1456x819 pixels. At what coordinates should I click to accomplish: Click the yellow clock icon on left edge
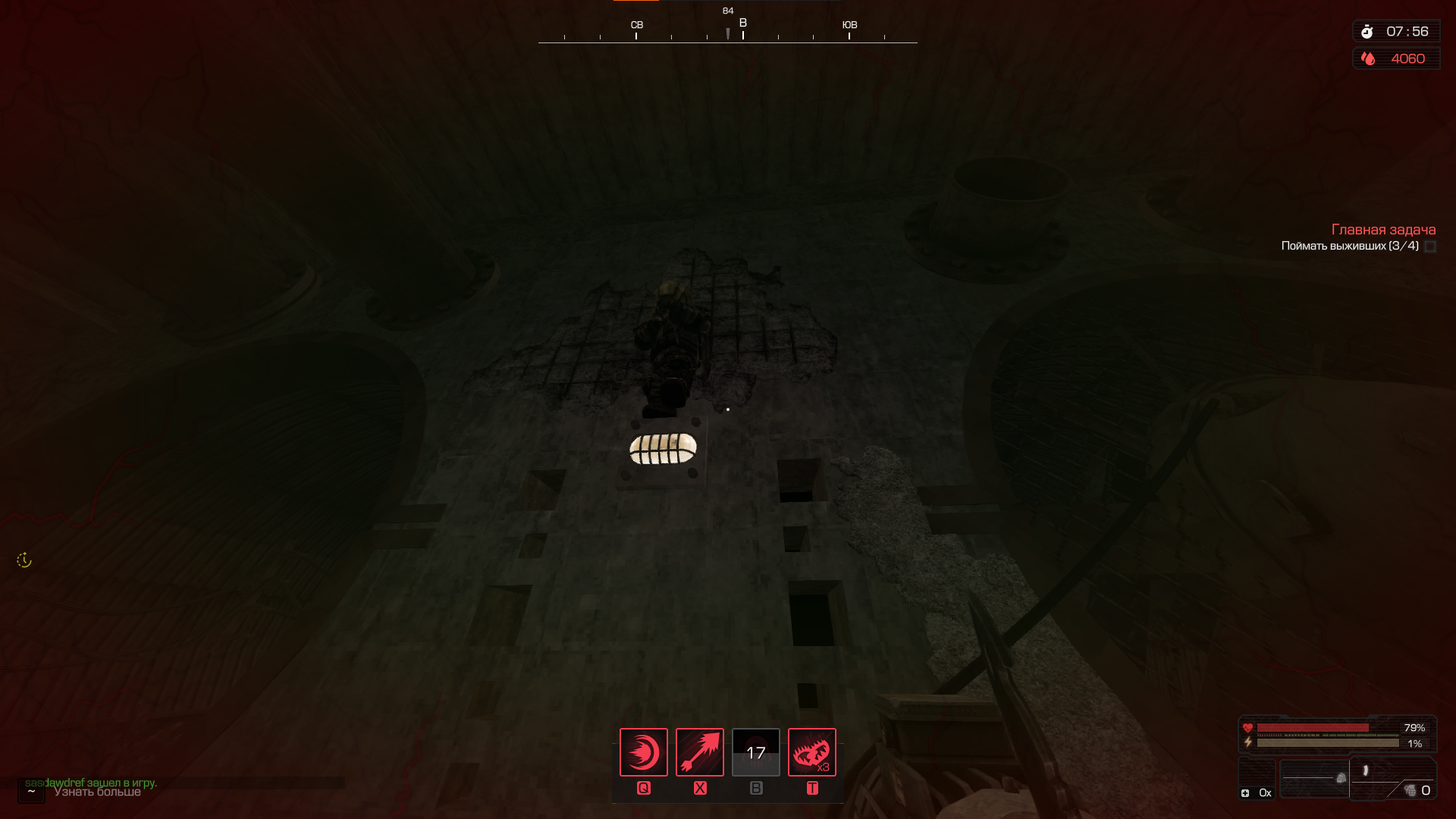click(x=24, y=560)
